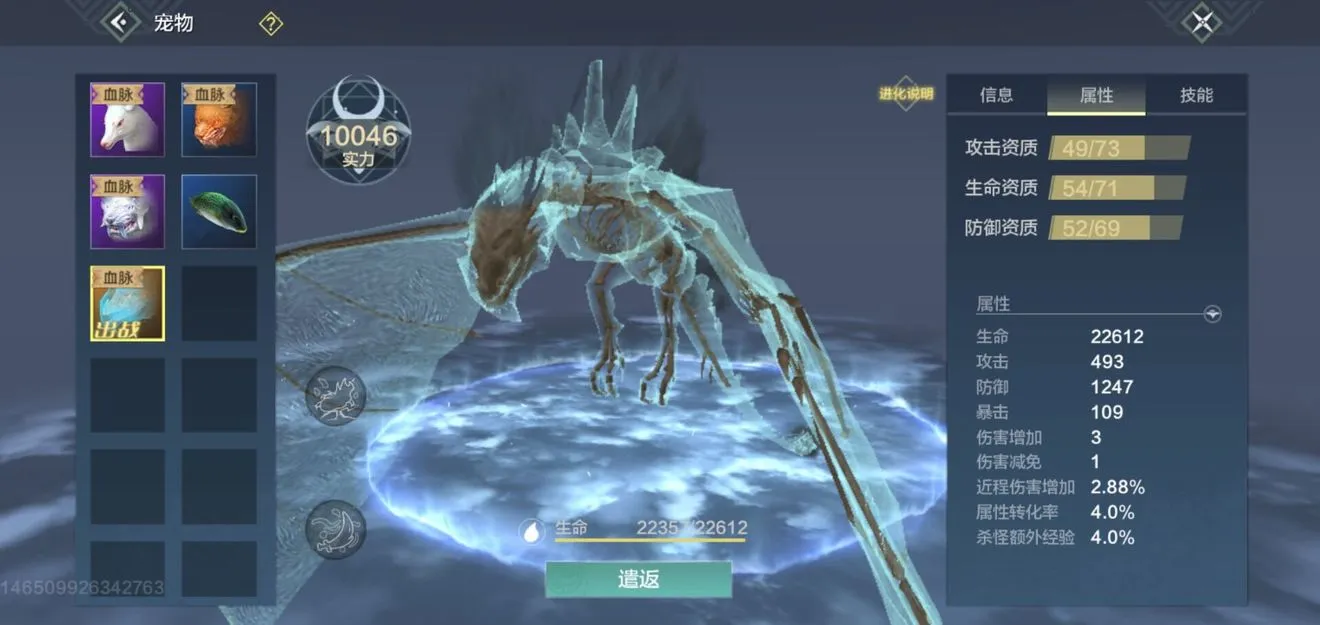Open the yellow question mark help
The width and height of the screenshot is (1320, 625).
point(271,24)
